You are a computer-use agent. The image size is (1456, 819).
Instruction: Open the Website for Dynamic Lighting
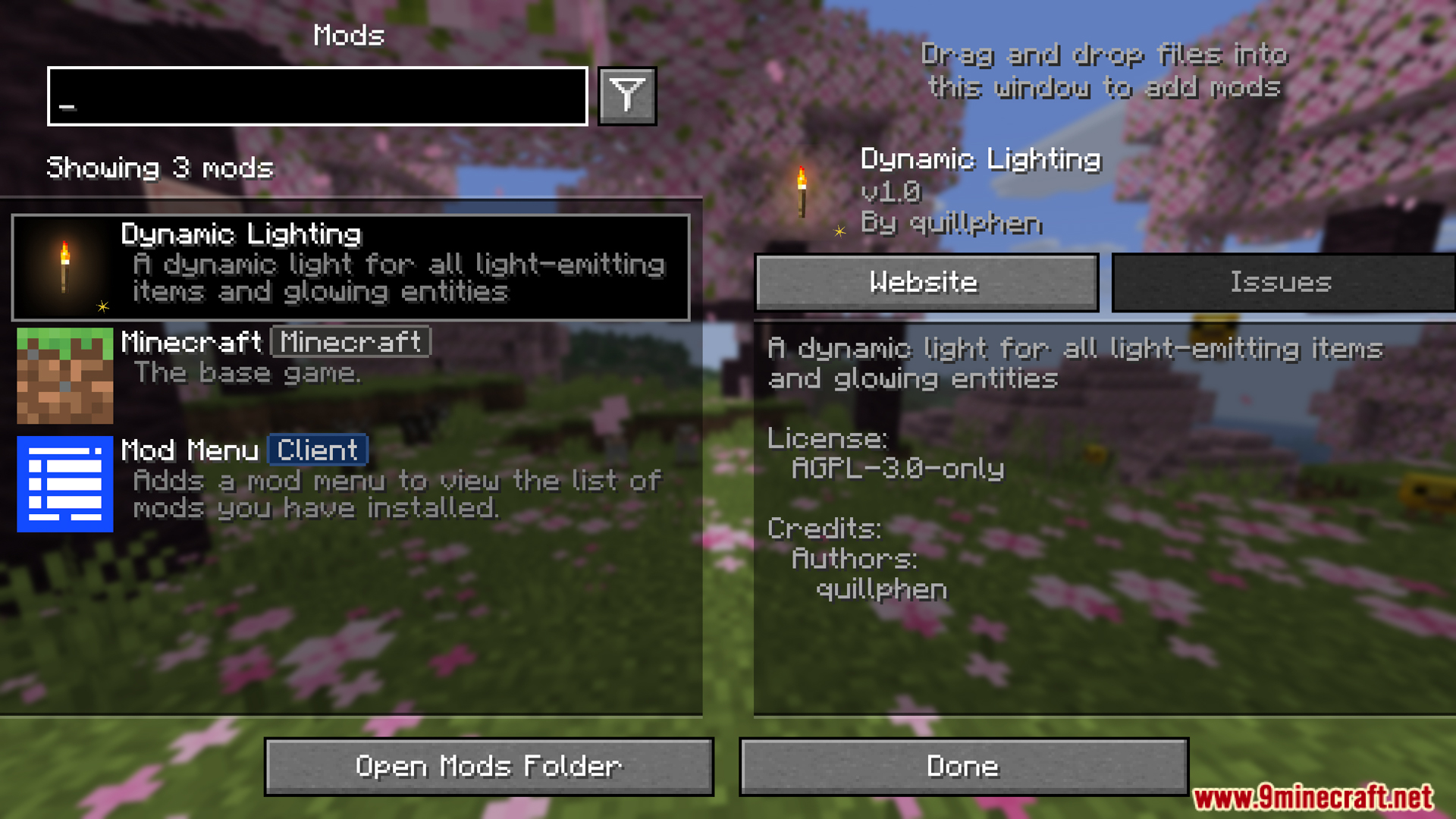click(x=925, y=282)
